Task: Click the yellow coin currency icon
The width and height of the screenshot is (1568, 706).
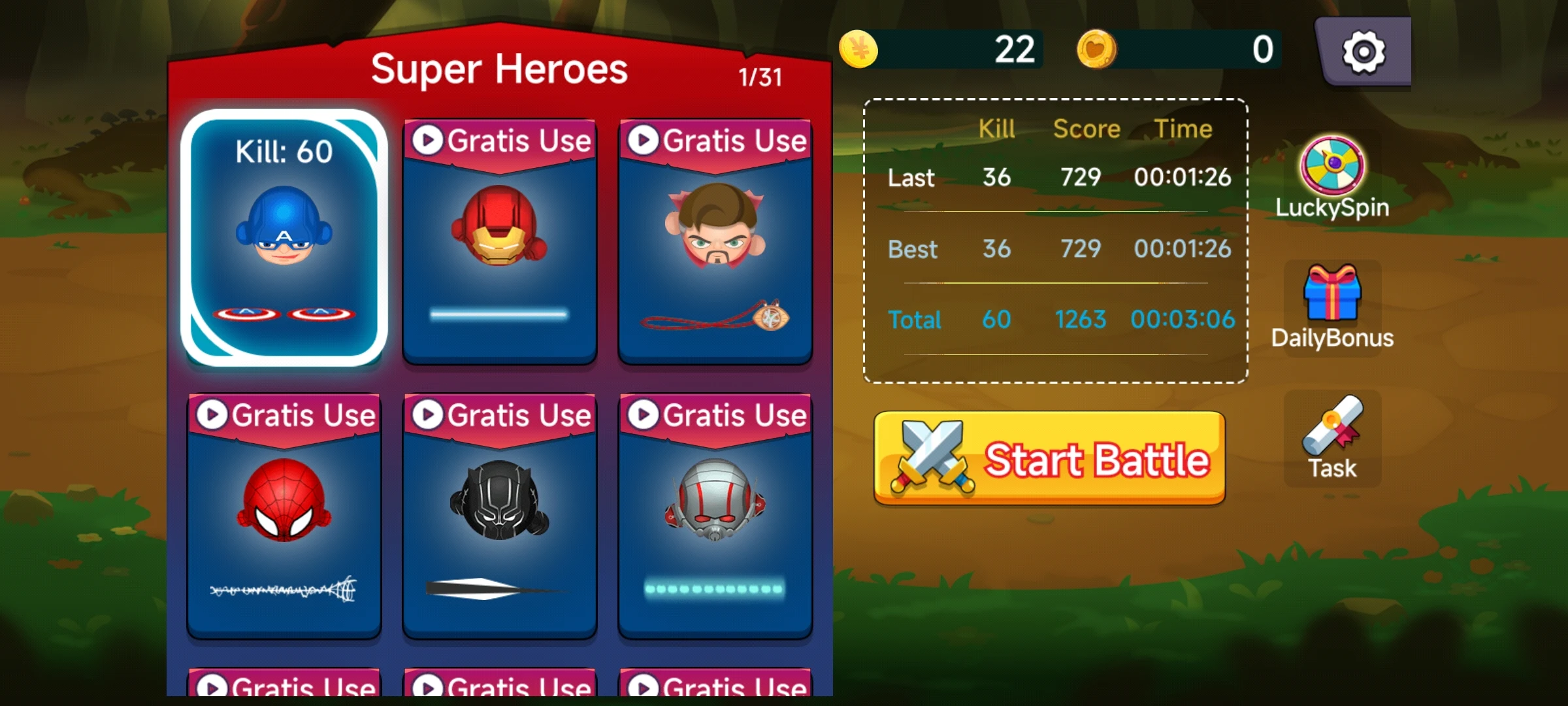Action: tap(858, 48)
